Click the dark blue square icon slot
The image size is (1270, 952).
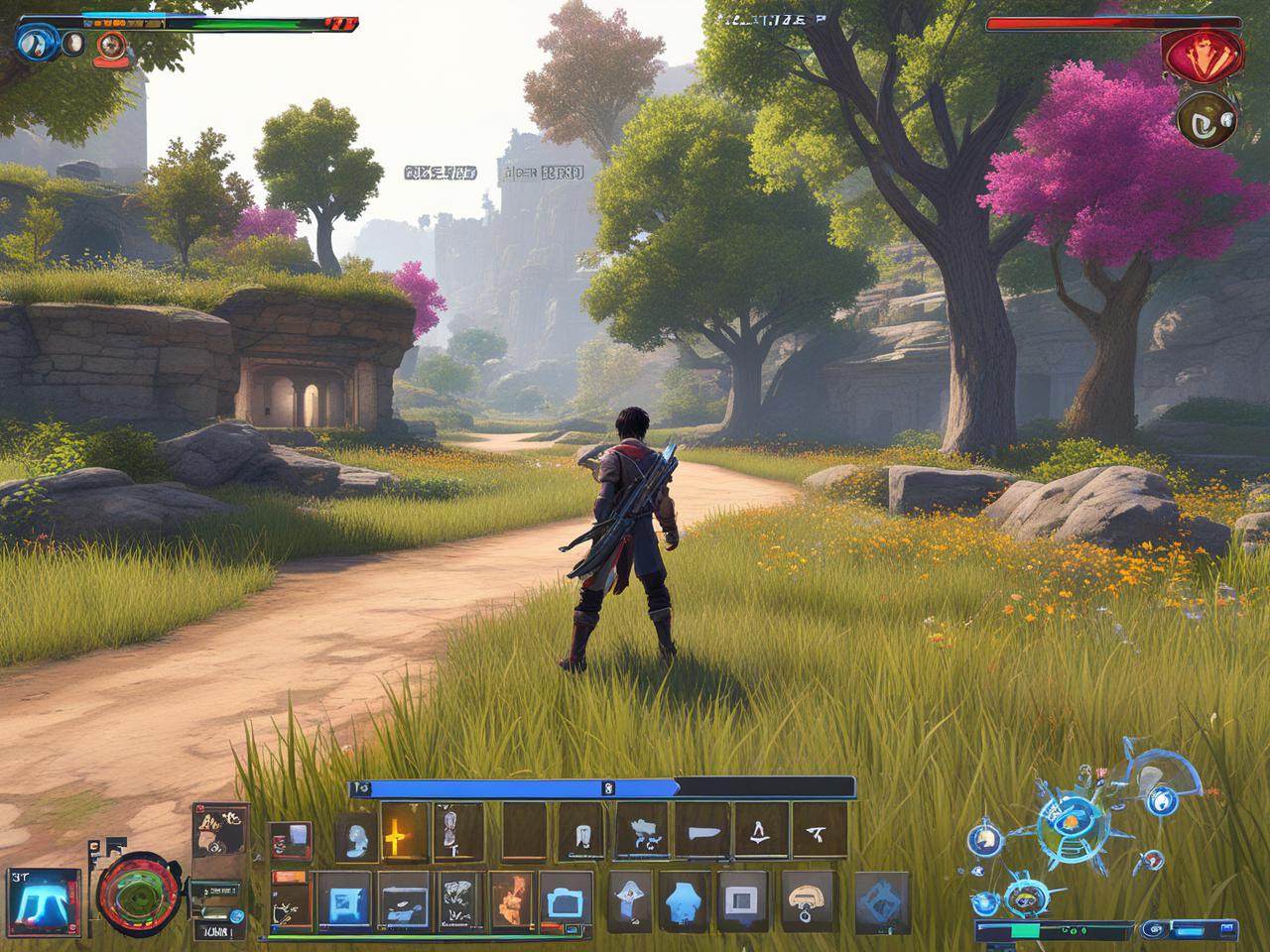pyautogui.click(x=344, y=899)
